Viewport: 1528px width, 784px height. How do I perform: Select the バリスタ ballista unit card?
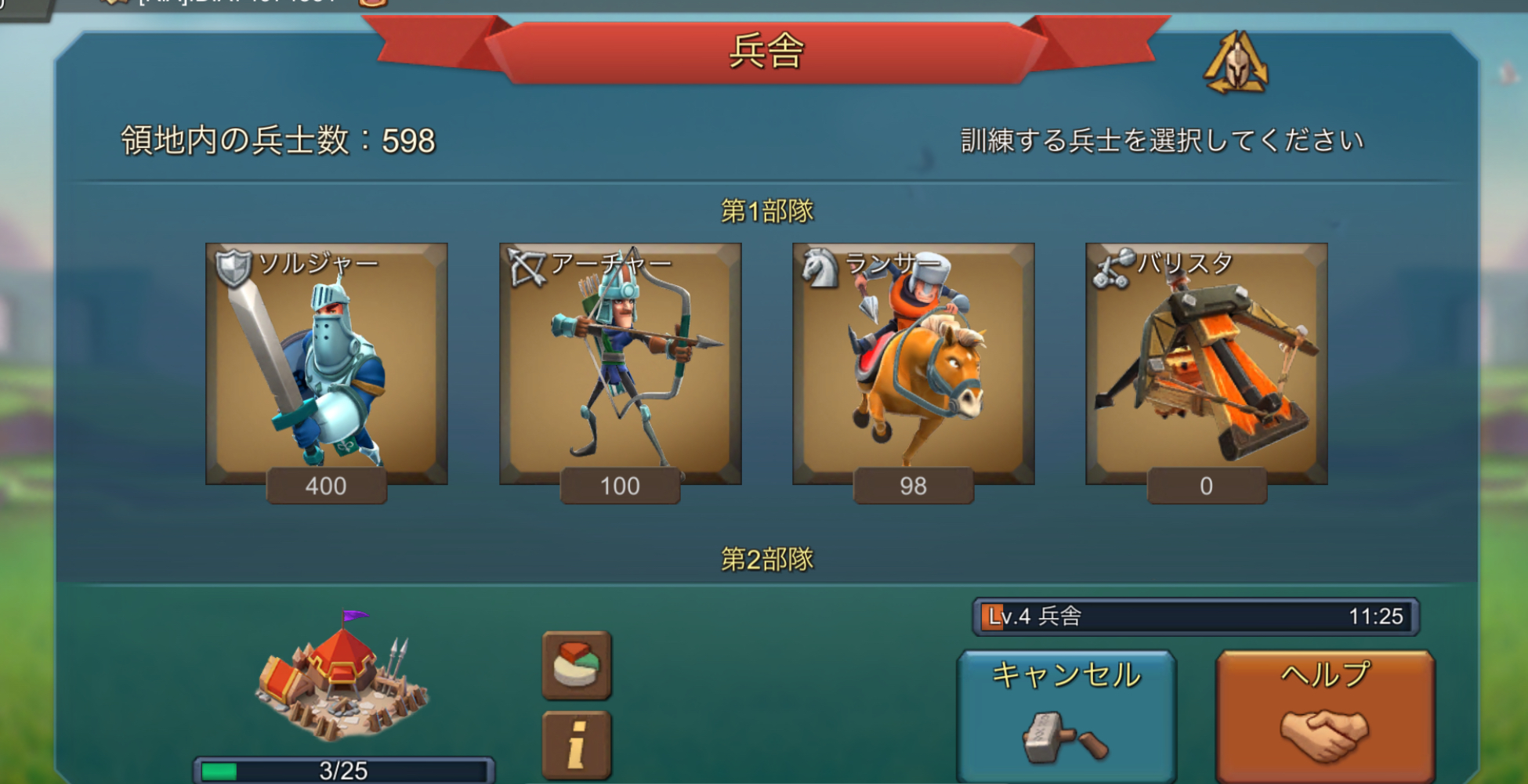point(1206,364)
